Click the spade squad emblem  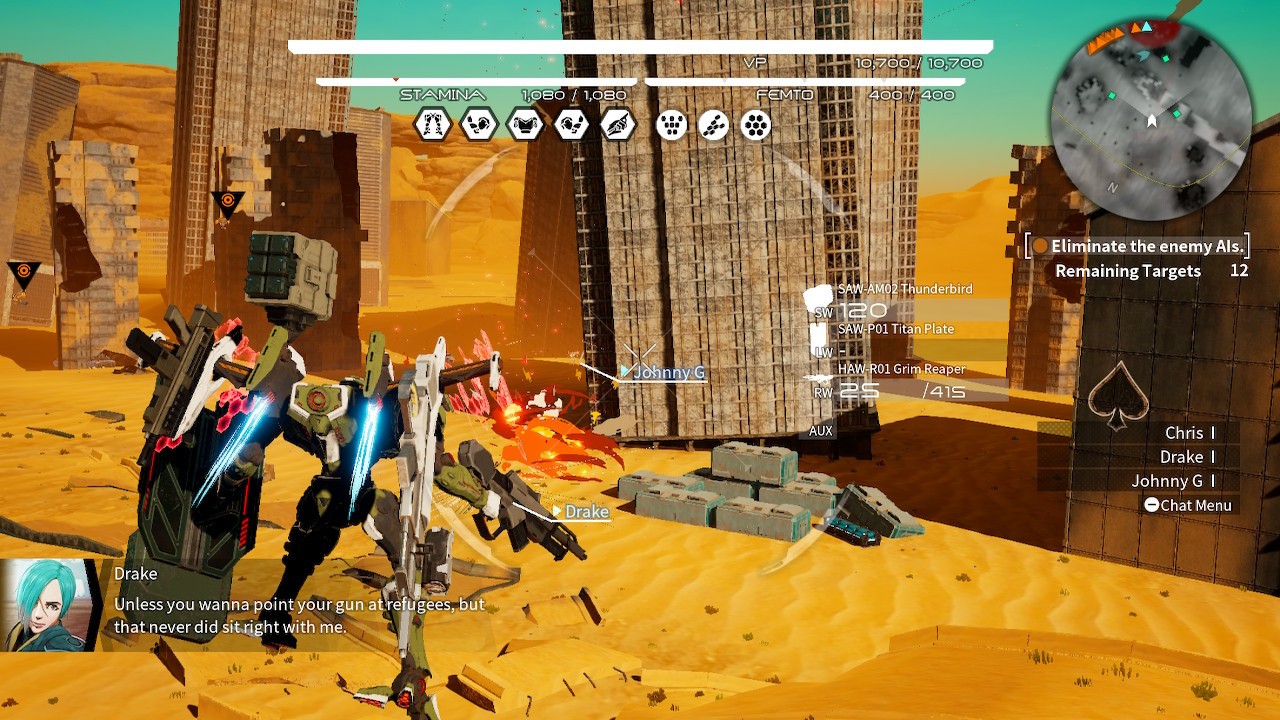tap(1117, 395)
